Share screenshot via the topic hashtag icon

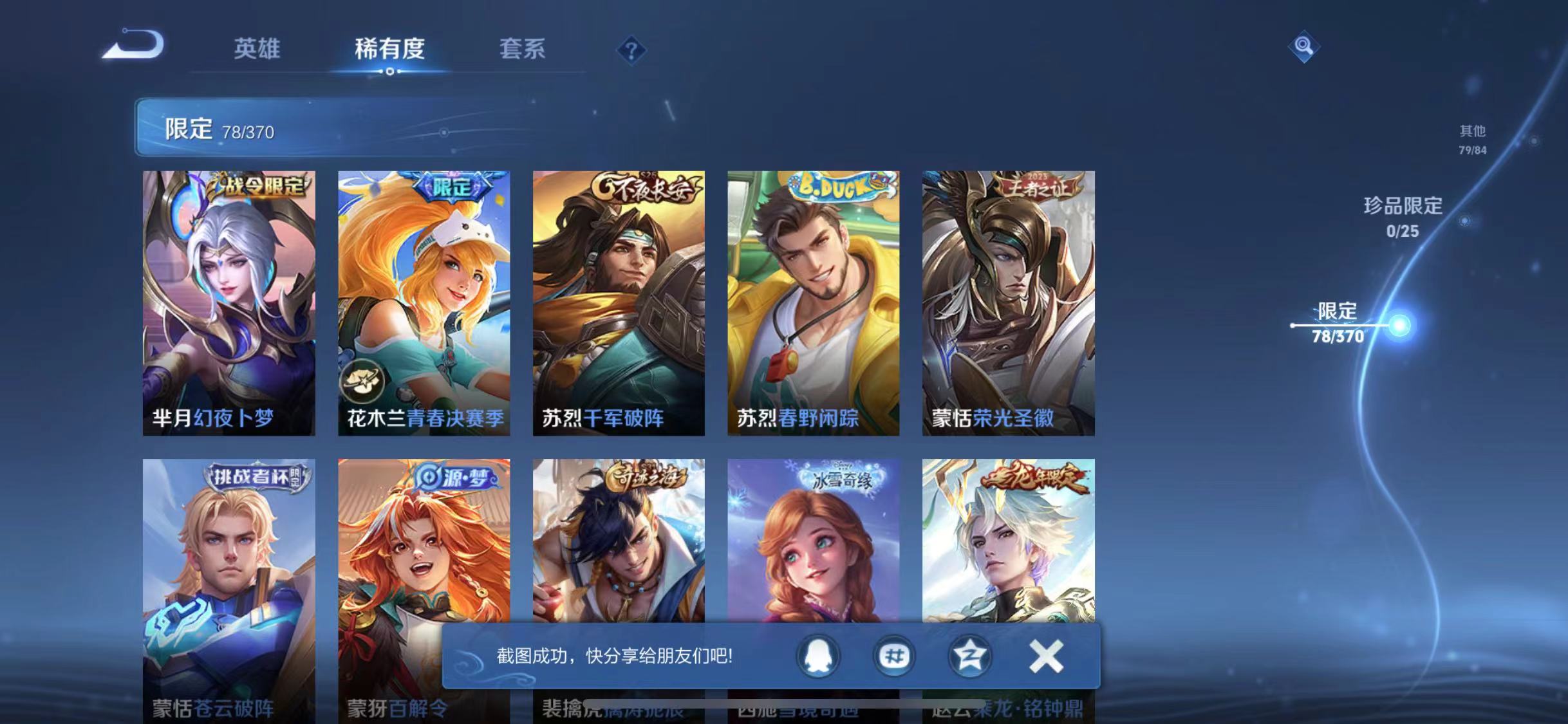click(894, 656)
